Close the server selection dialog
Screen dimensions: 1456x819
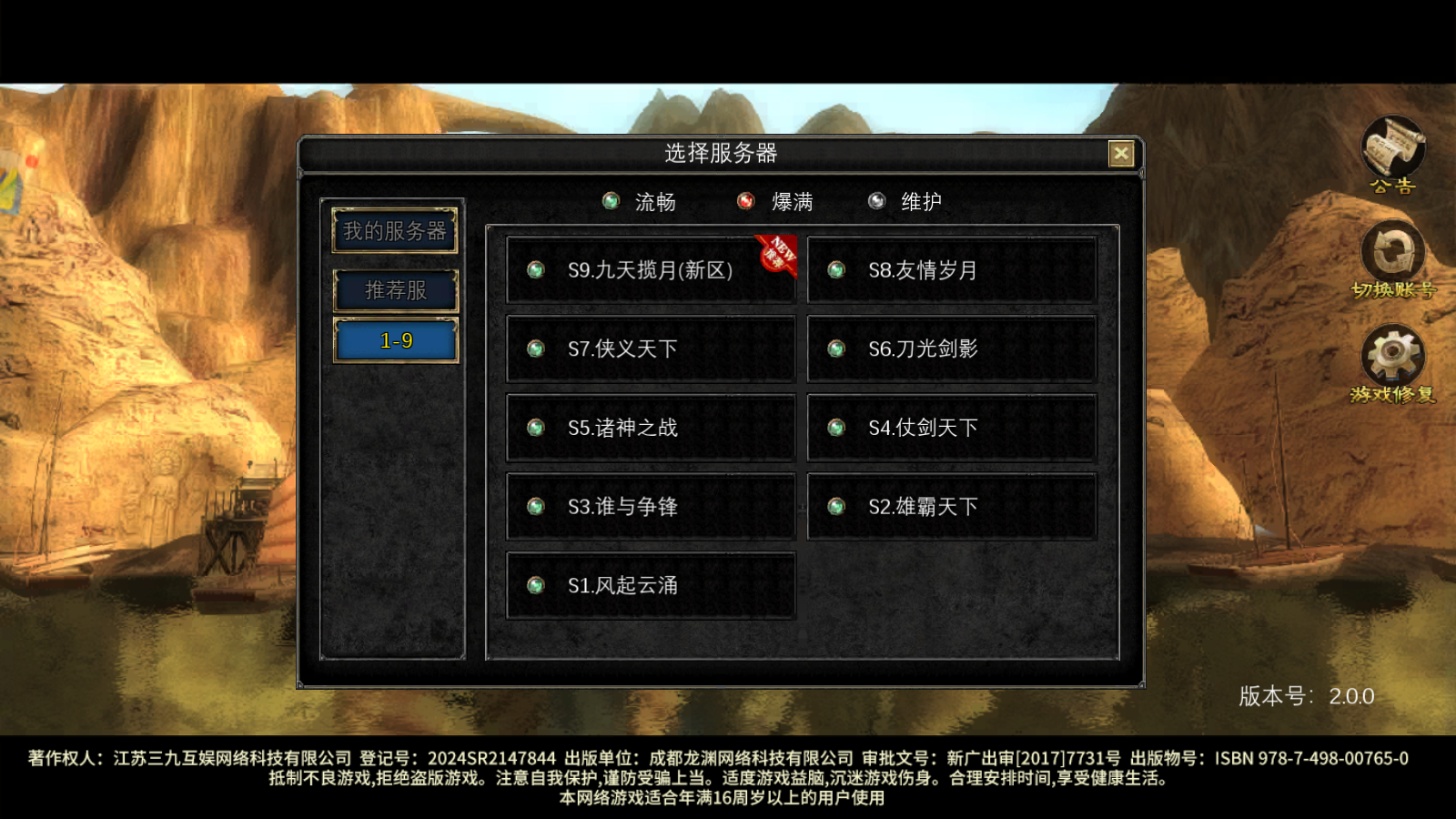click(1120, 154)
